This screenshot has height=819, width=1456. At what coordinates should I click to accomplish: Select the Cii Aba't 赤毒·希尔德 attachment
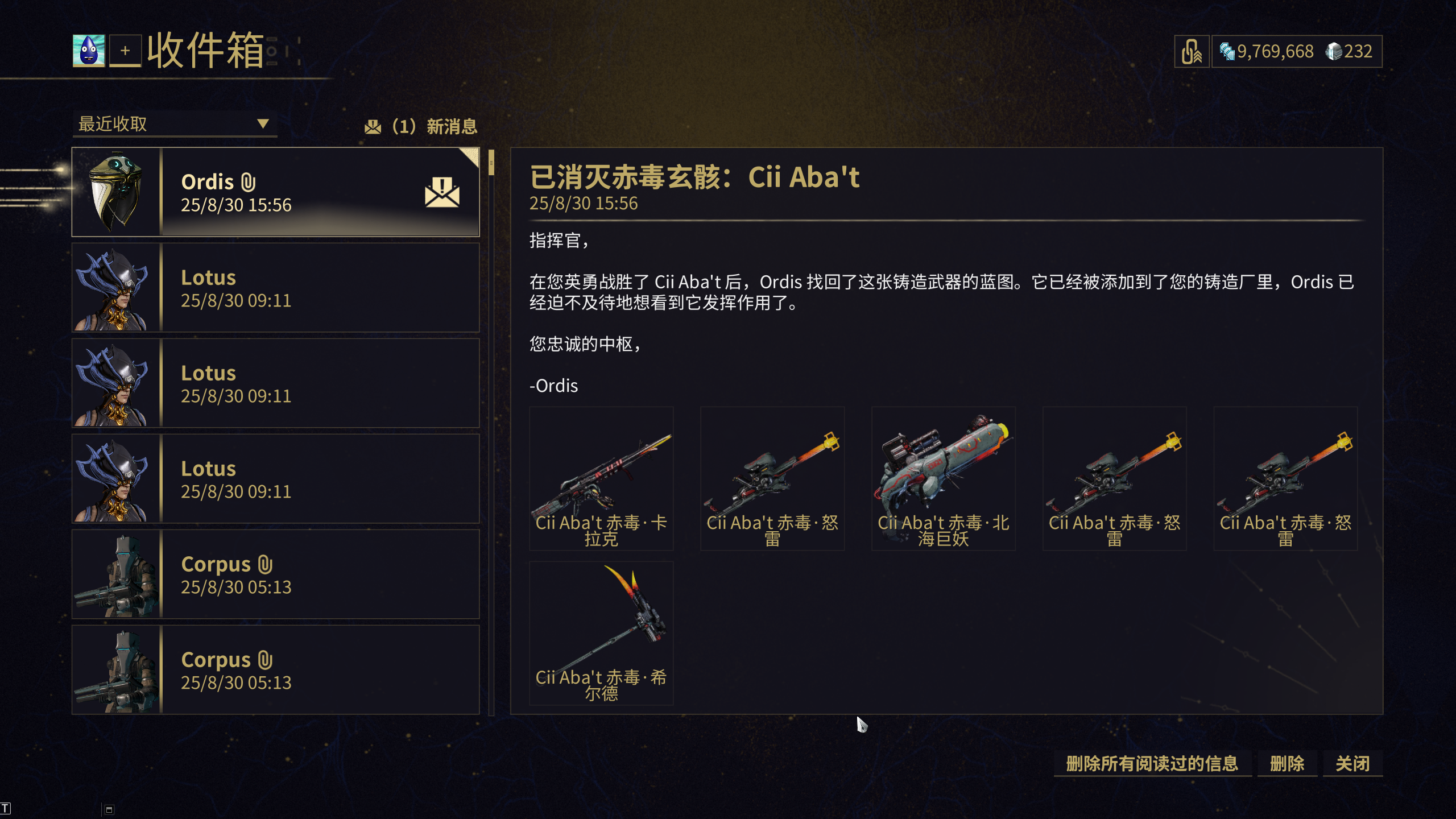pyautogui.click(x=601, y=632)
